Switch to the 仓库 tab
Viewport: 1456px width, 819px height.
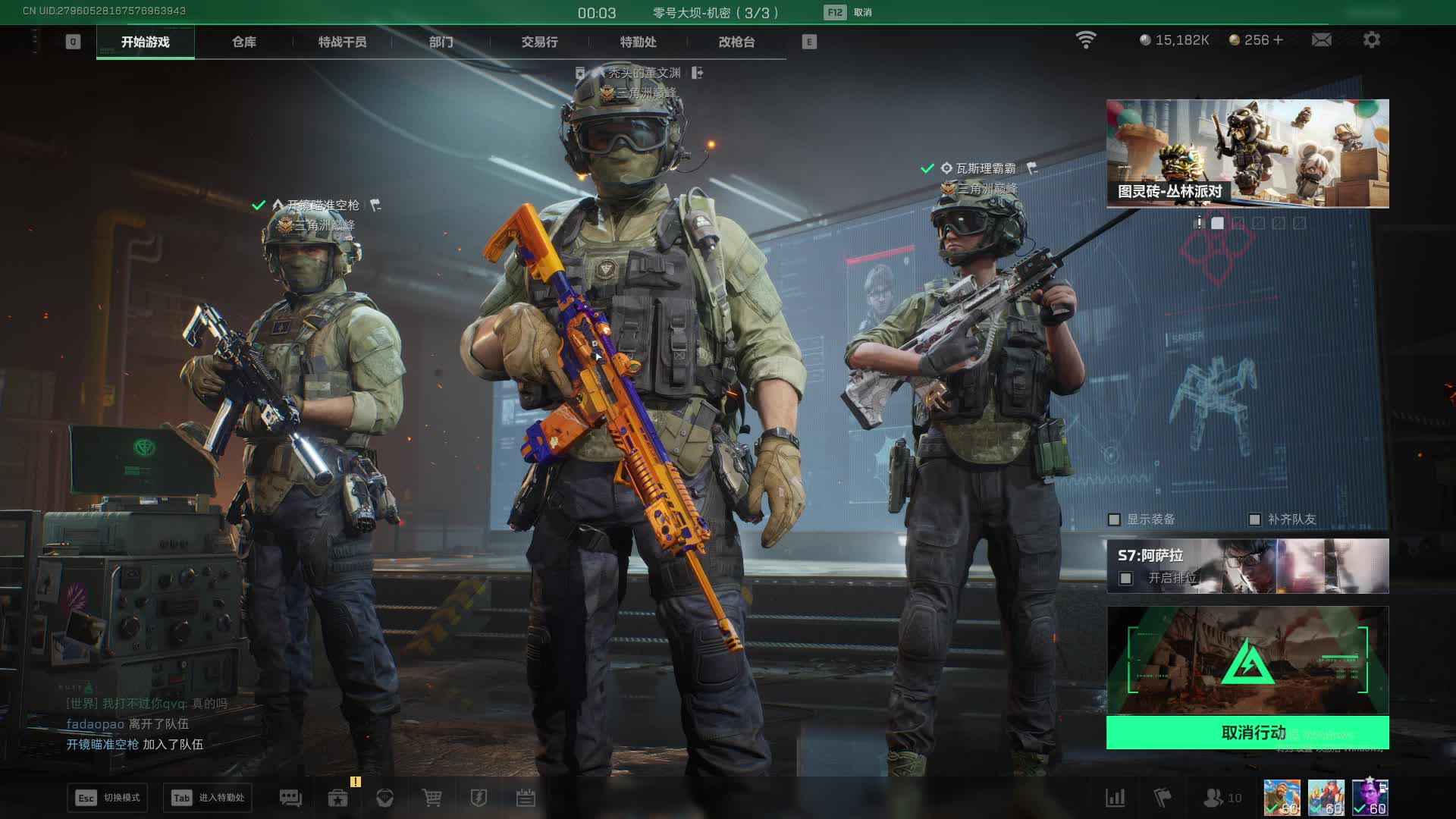point(243,42)
